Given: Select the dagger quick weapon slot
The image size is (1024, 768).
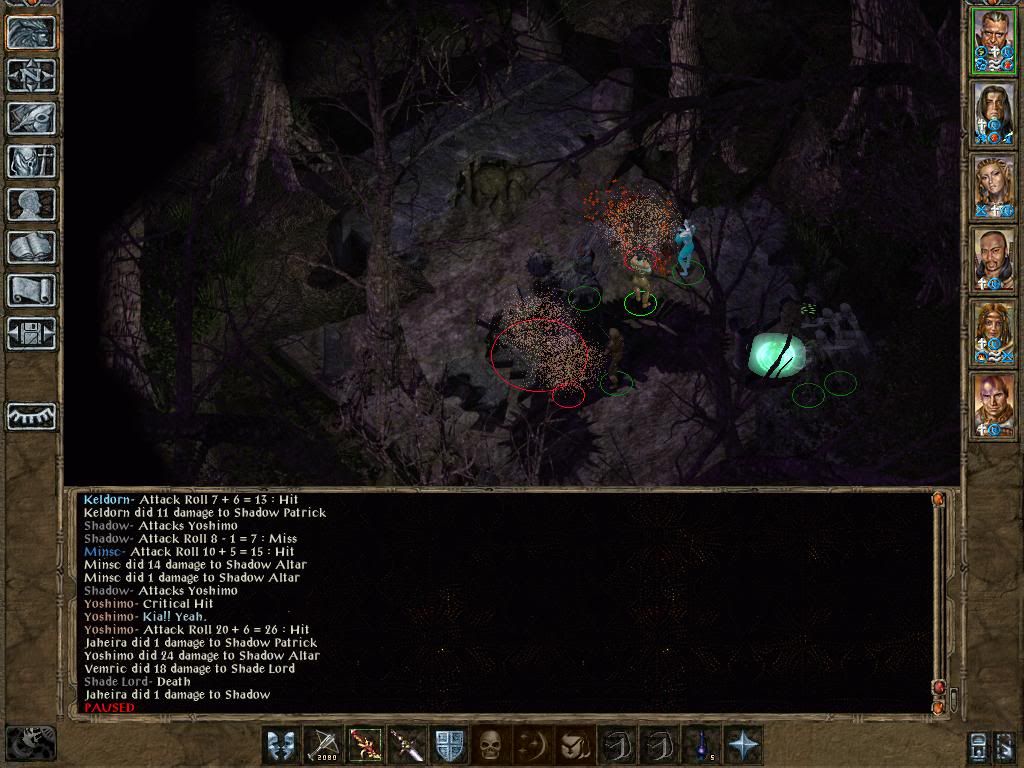Looking at the screenshot, I should 407,745.
